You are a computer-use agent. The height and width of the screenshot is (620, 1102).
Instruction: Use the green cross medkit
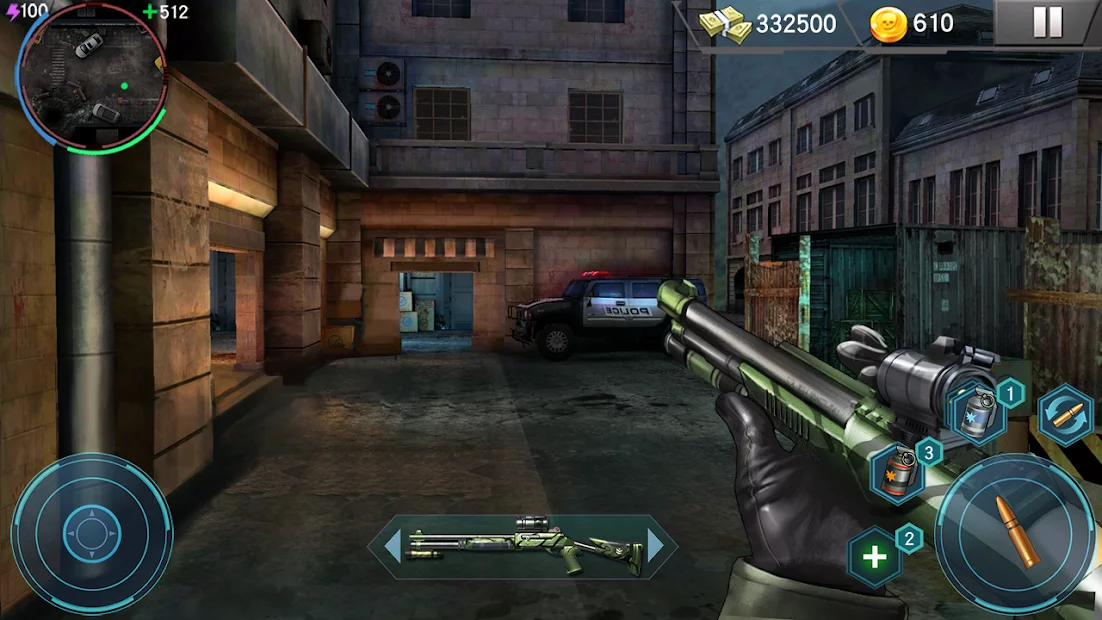[875, 557]
